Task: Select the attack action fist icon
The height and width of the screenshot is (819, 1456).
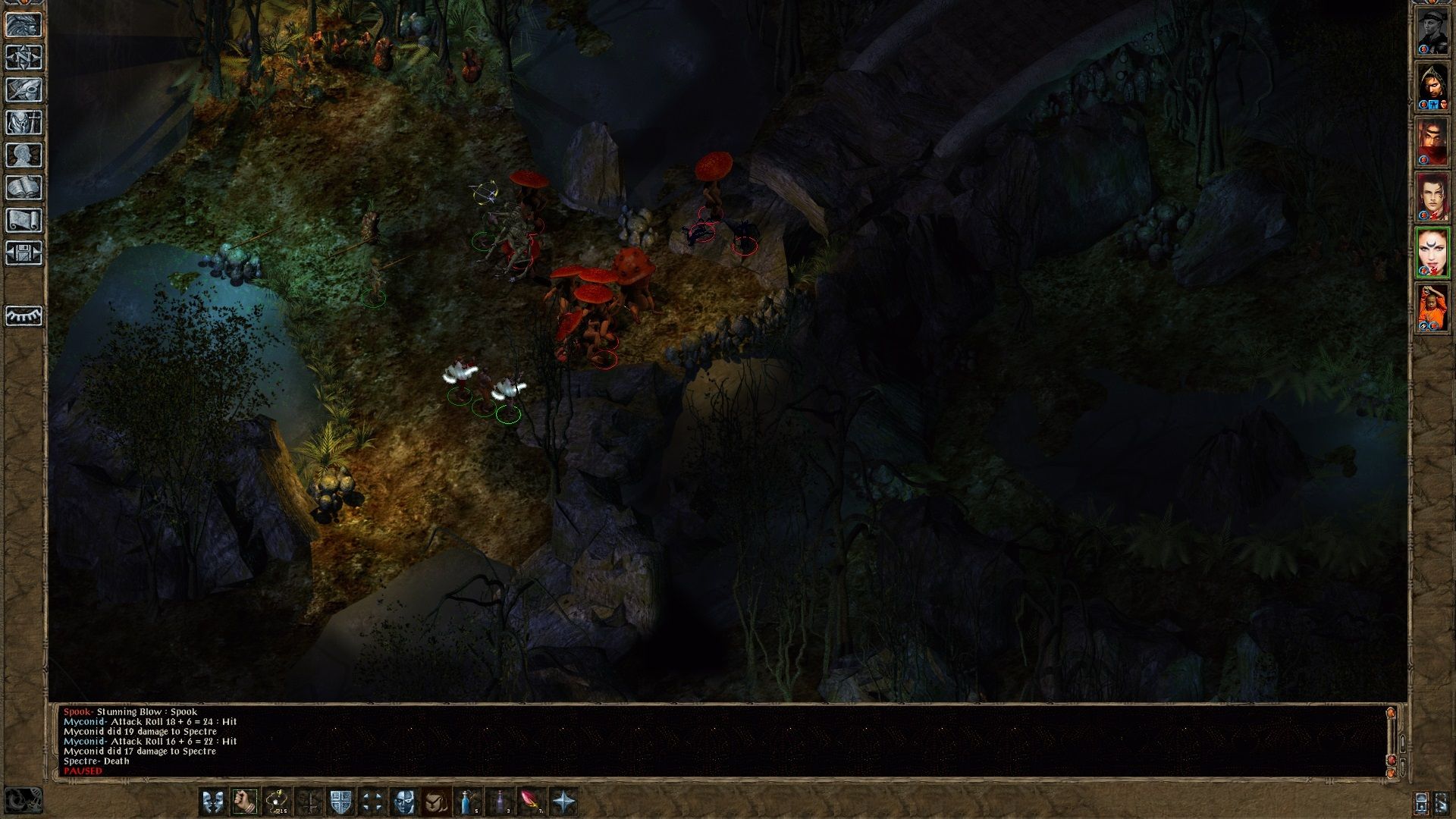Action: pyautogui.click(x=244, y=801)
